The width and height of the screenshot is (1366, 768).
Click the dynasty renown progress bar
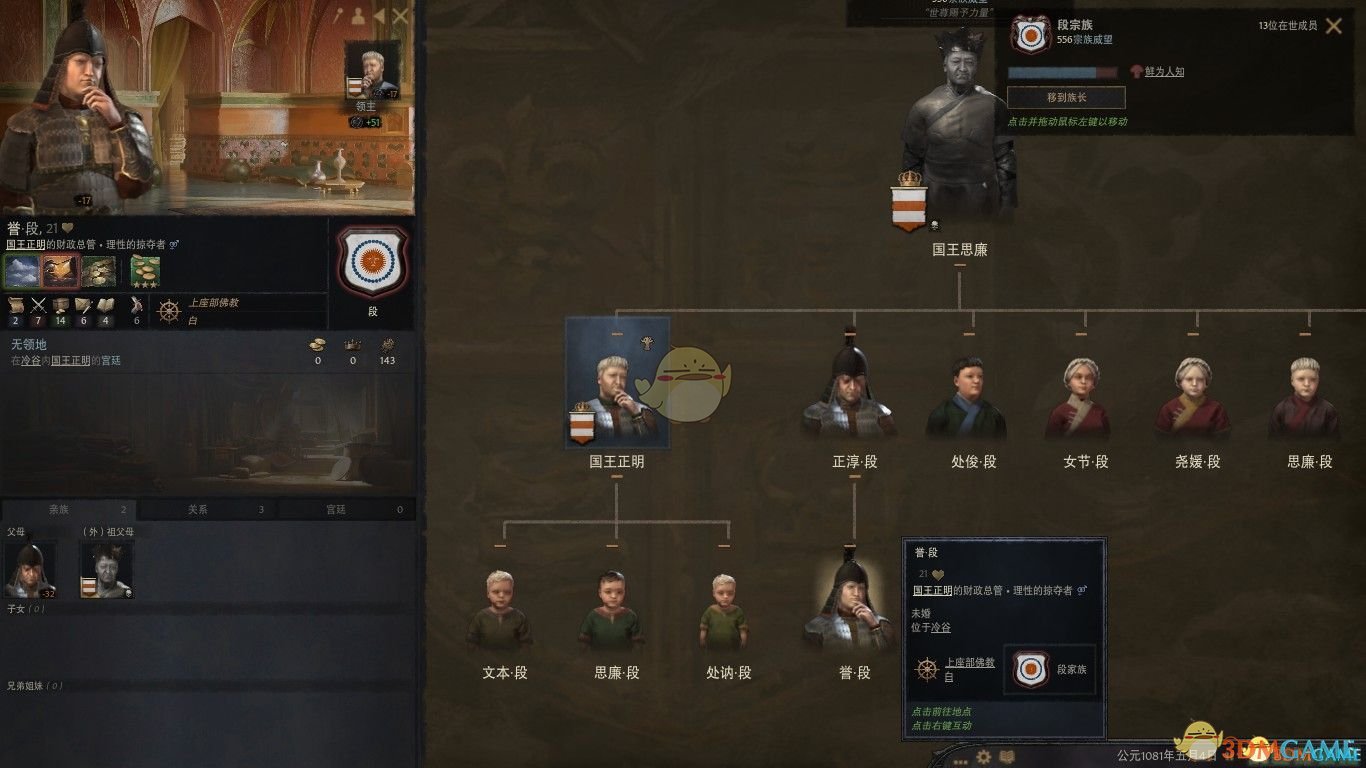click(x=1062, y=73)
